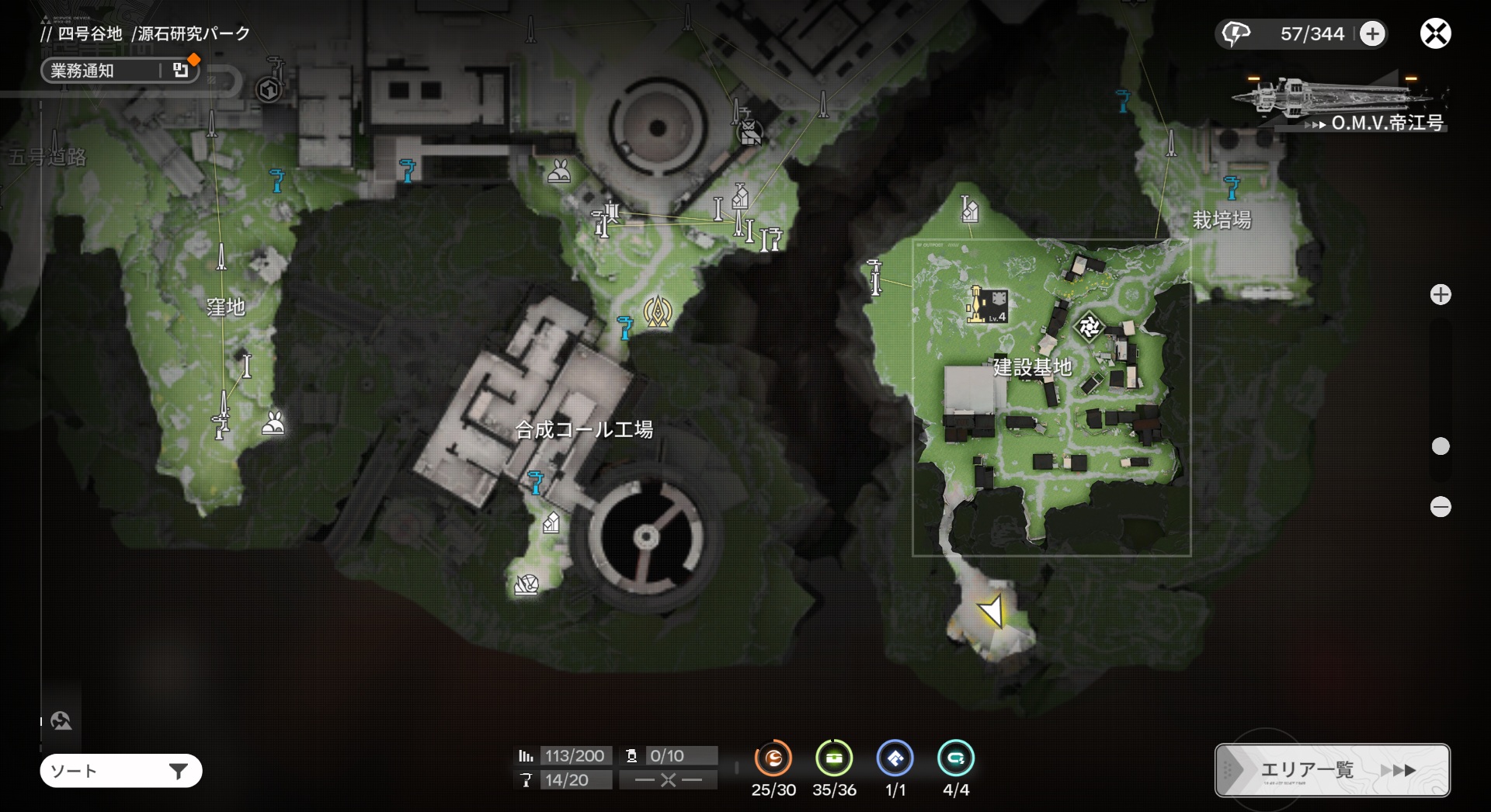Zoom out the map
1491x812 pixels.
(x=1441, y=507)
